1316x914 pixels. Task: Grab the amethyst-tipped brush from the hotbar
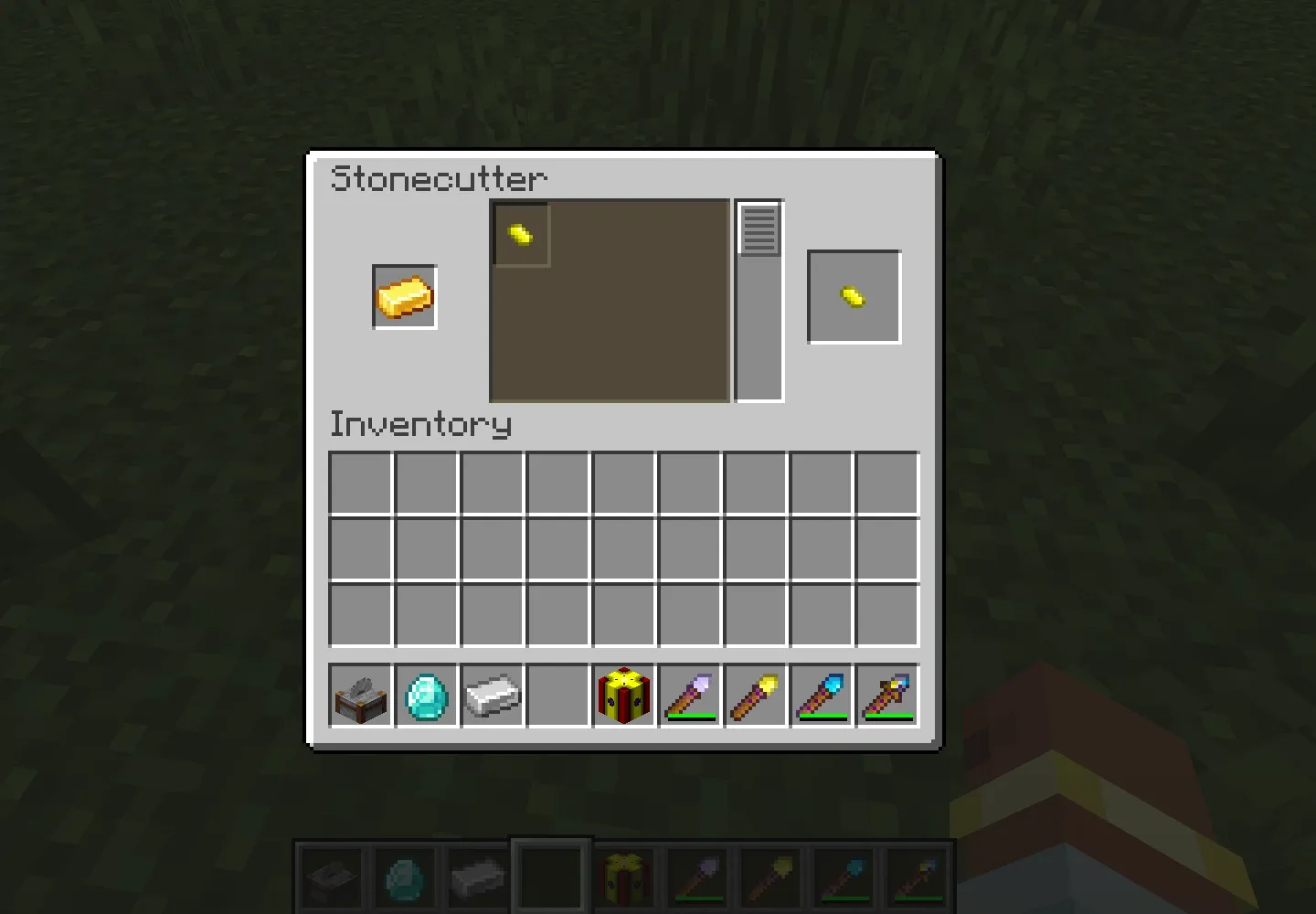coord(689,696)
